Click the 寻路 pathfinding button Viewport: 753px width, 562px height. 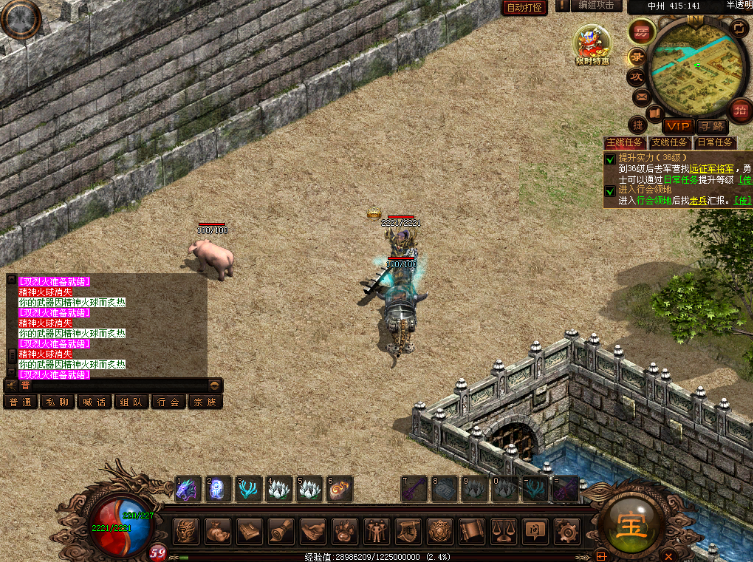(x=711, y=126)
